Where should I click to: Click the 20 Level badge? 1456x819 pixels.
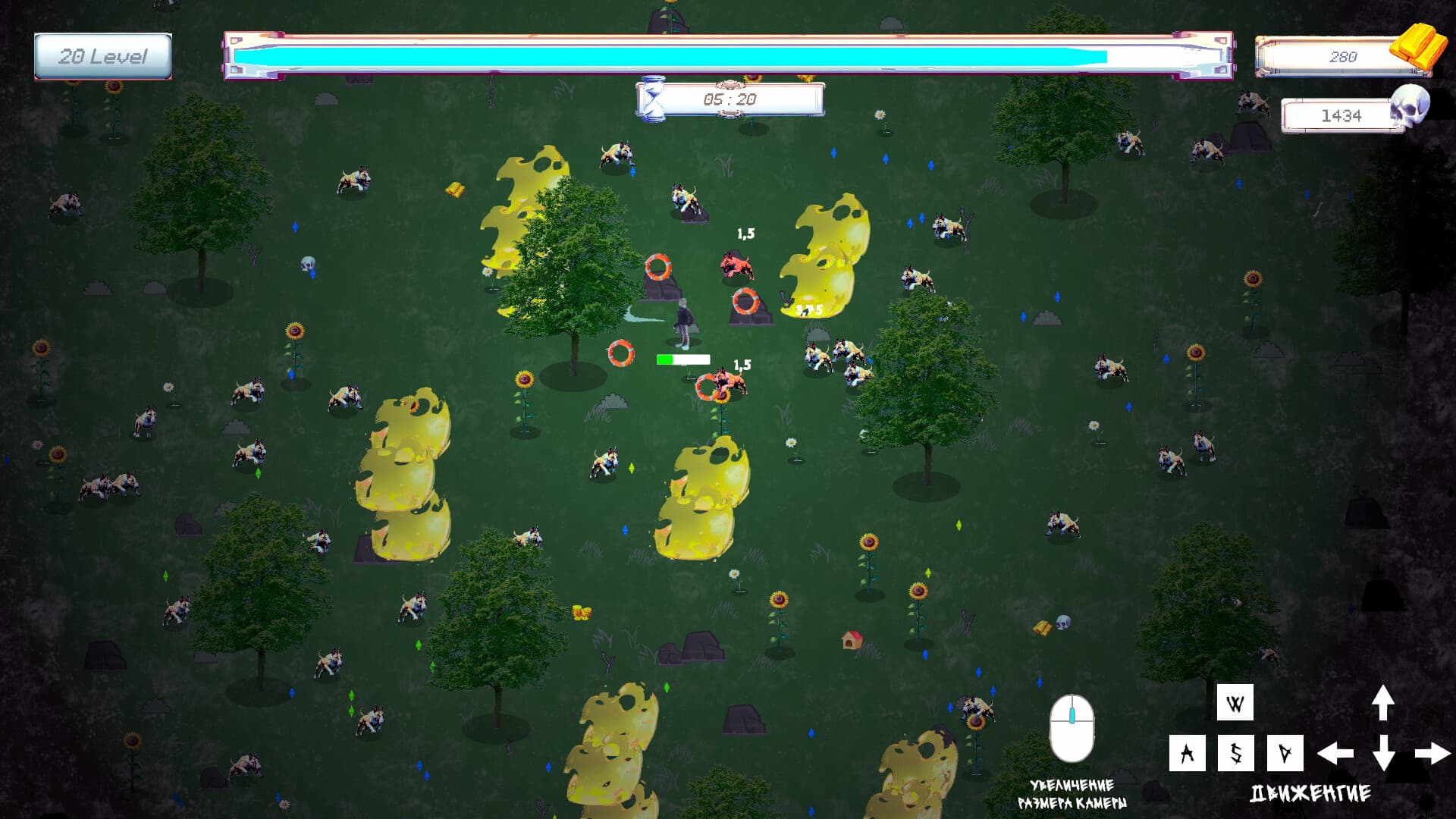(103, 55)
